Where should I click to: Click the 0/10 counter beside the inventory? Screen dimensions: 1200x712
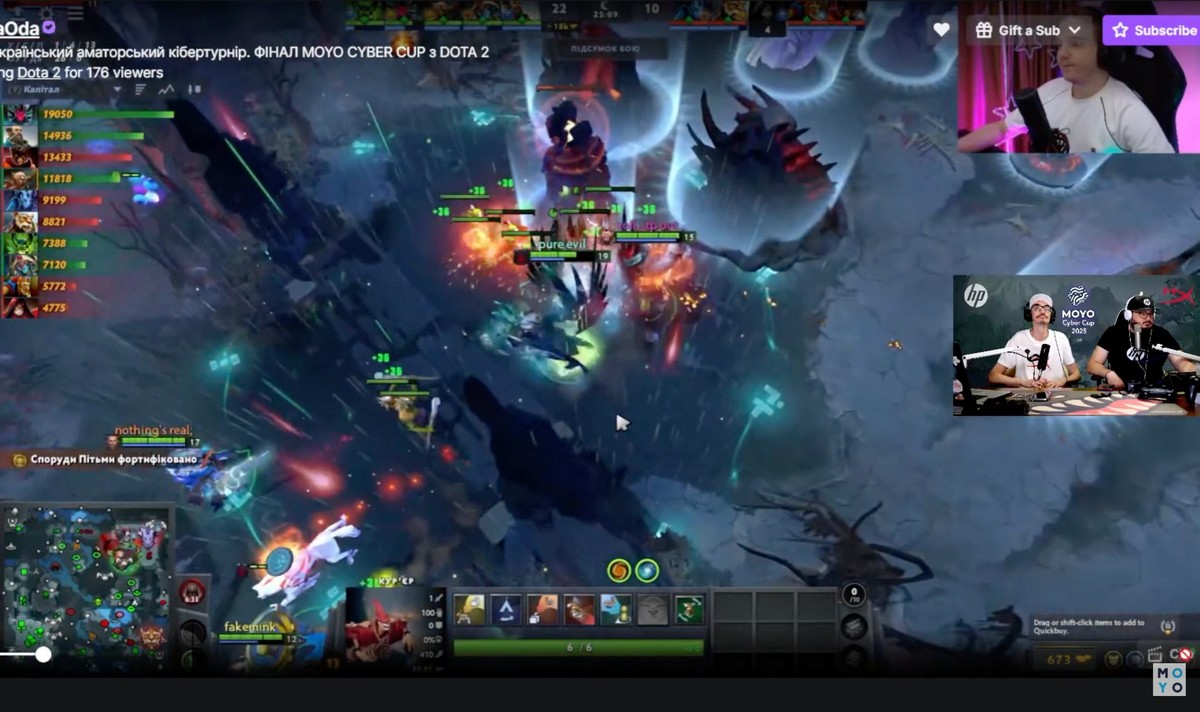(x=853, y=596)
